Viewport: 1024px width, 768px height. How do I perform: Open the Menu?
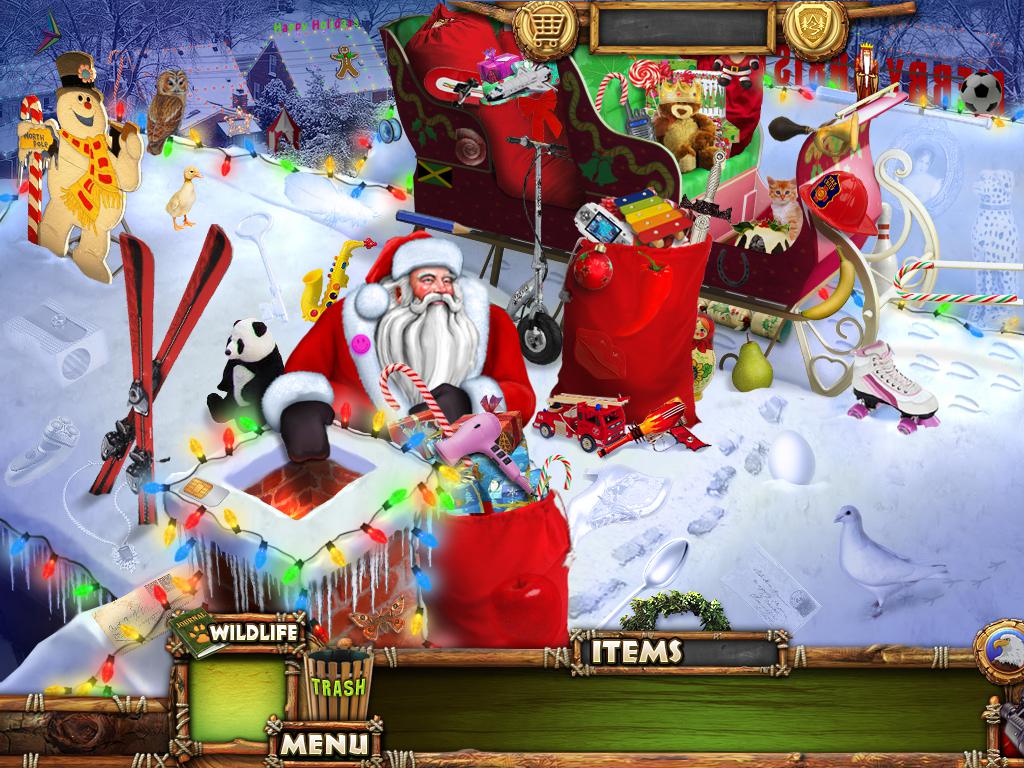[324, 743]
